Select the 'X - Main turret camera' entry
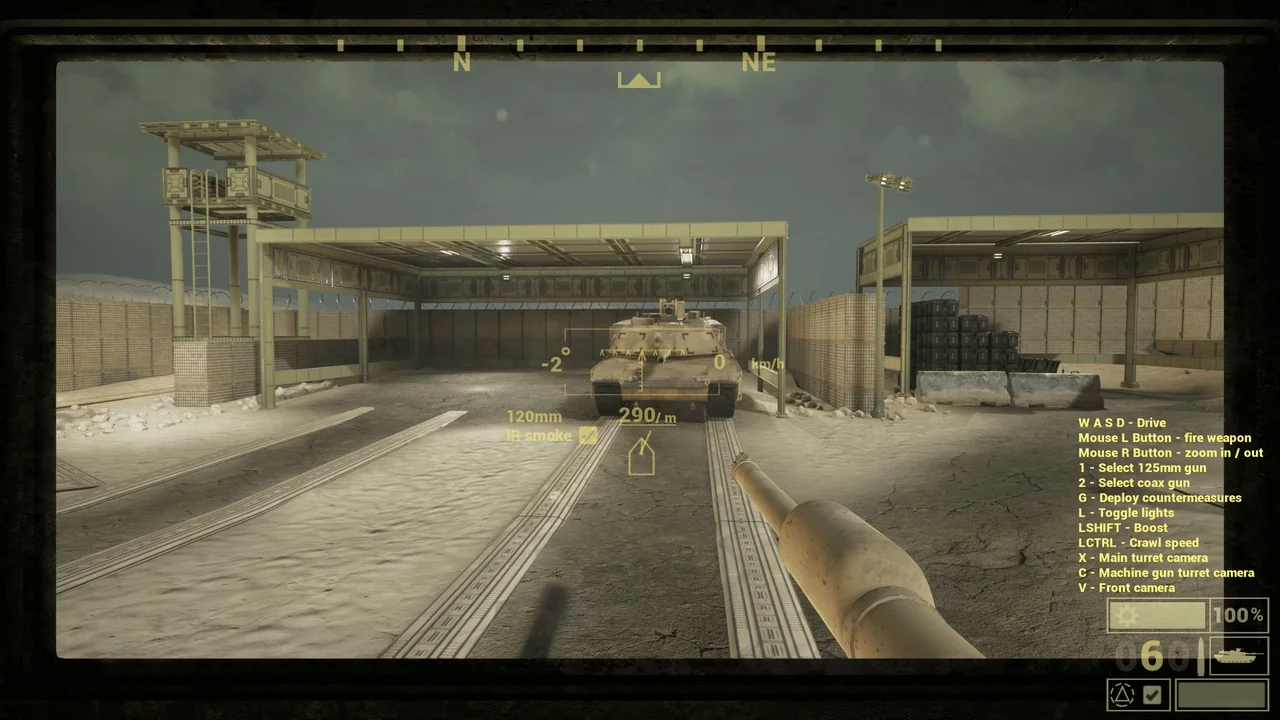The width and height of the screenshot is (1280, 720). [x=1142, y=557]
